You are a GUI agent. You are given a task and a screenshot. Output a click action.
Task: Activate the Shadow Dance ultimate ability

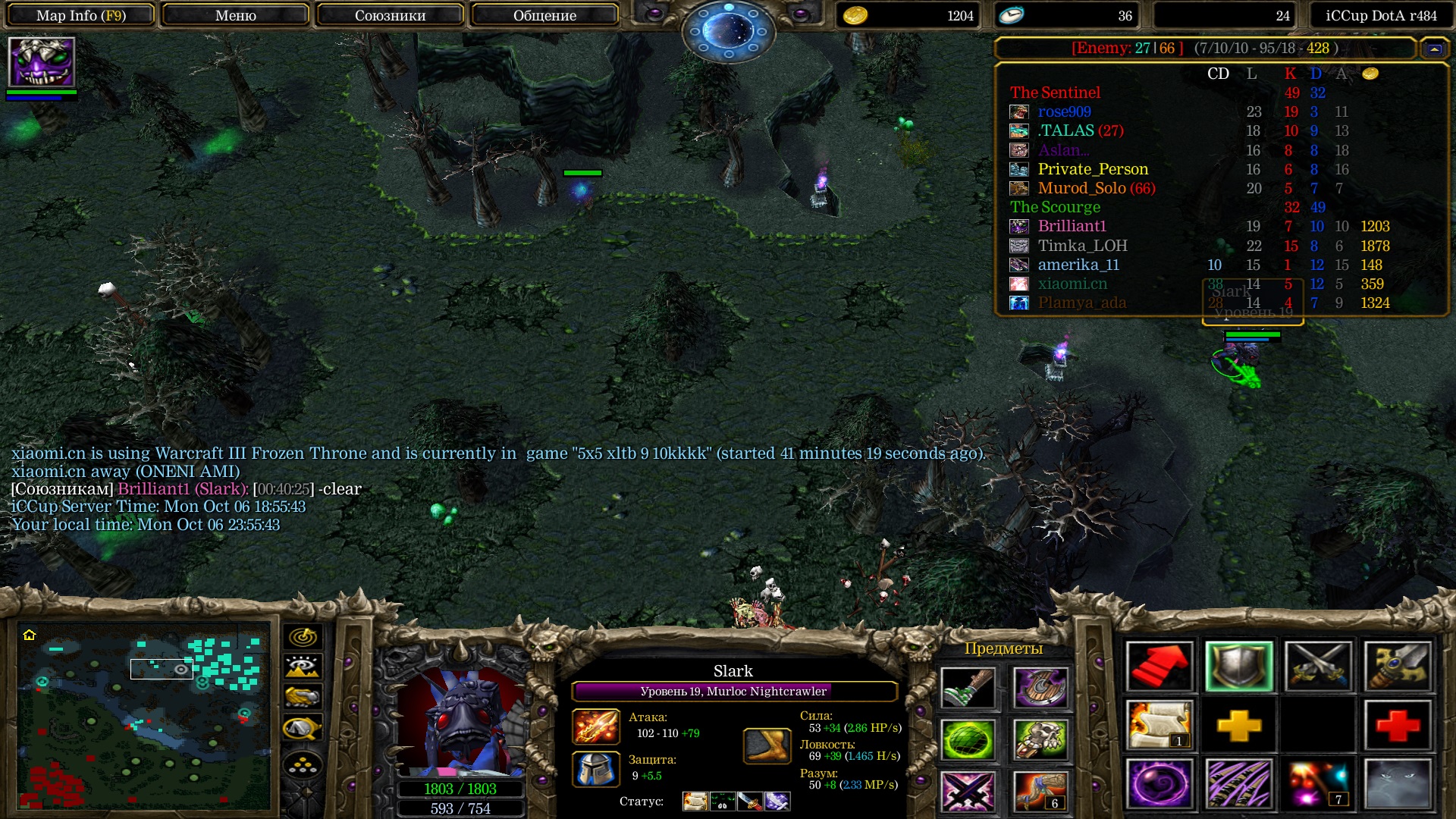click(1398, 783)
